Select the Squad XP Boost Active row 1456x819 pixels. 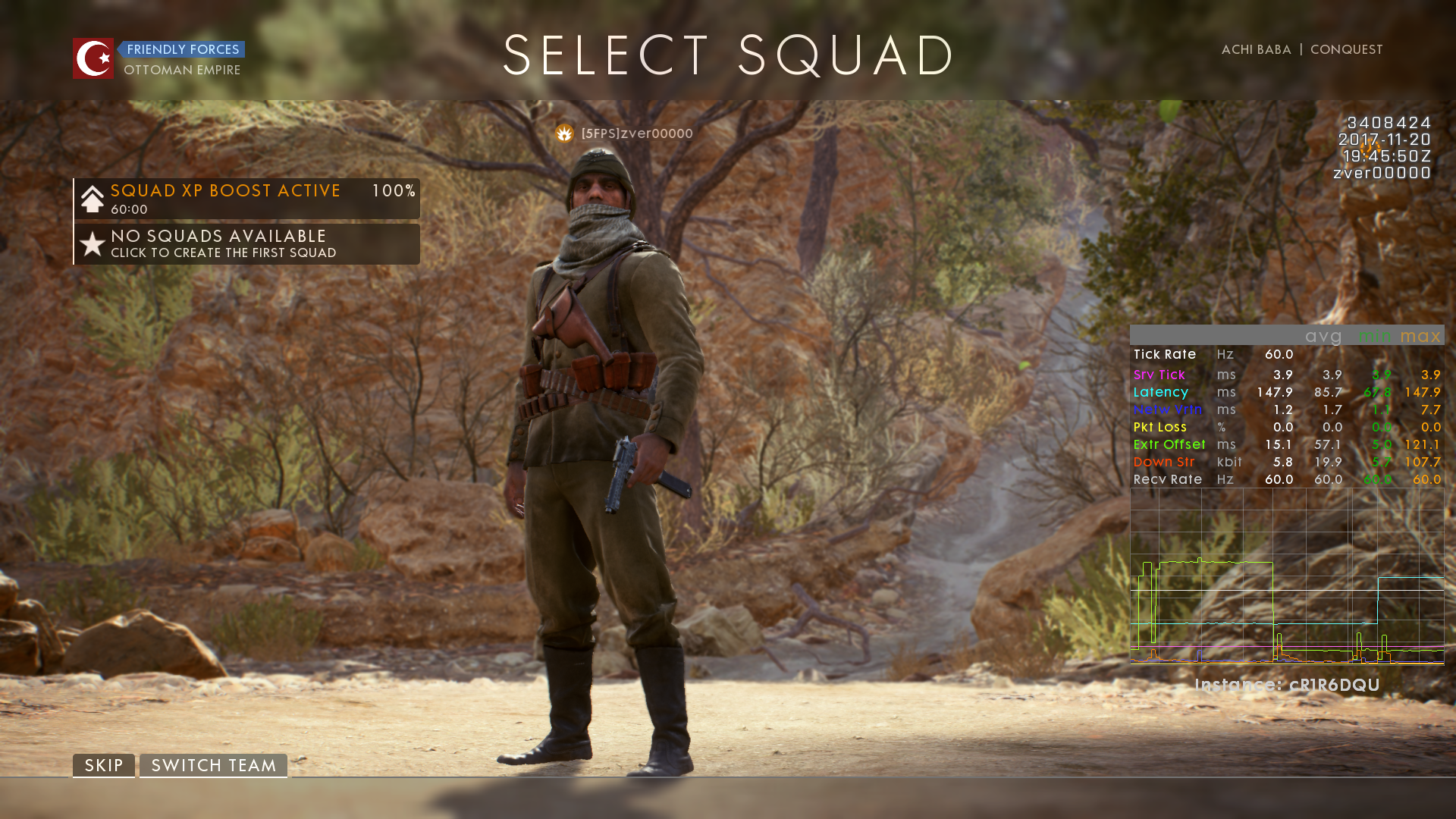pos(246,199)
